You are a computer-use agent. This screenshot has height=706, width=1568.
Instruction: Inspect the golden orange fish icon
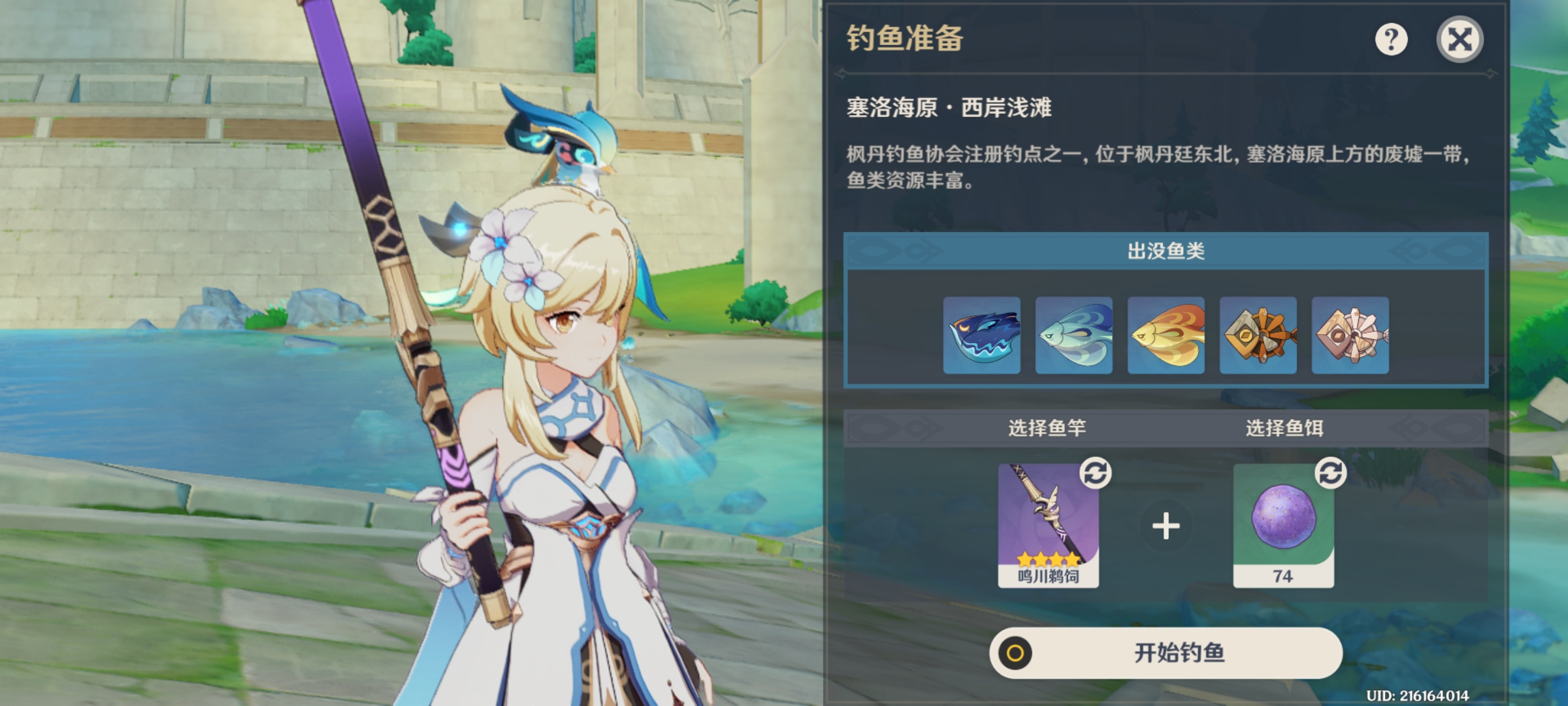(x=1166, y=335)
